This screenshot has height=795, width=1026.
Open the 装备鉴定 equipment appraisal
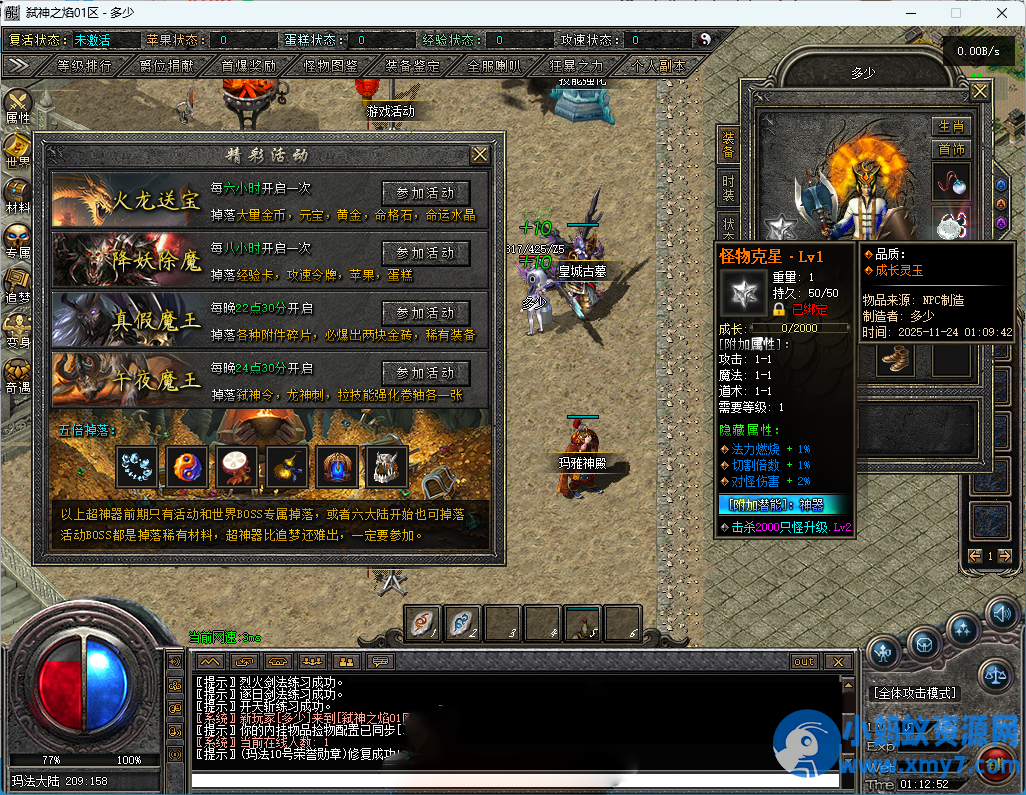click(x=412, y=66)
